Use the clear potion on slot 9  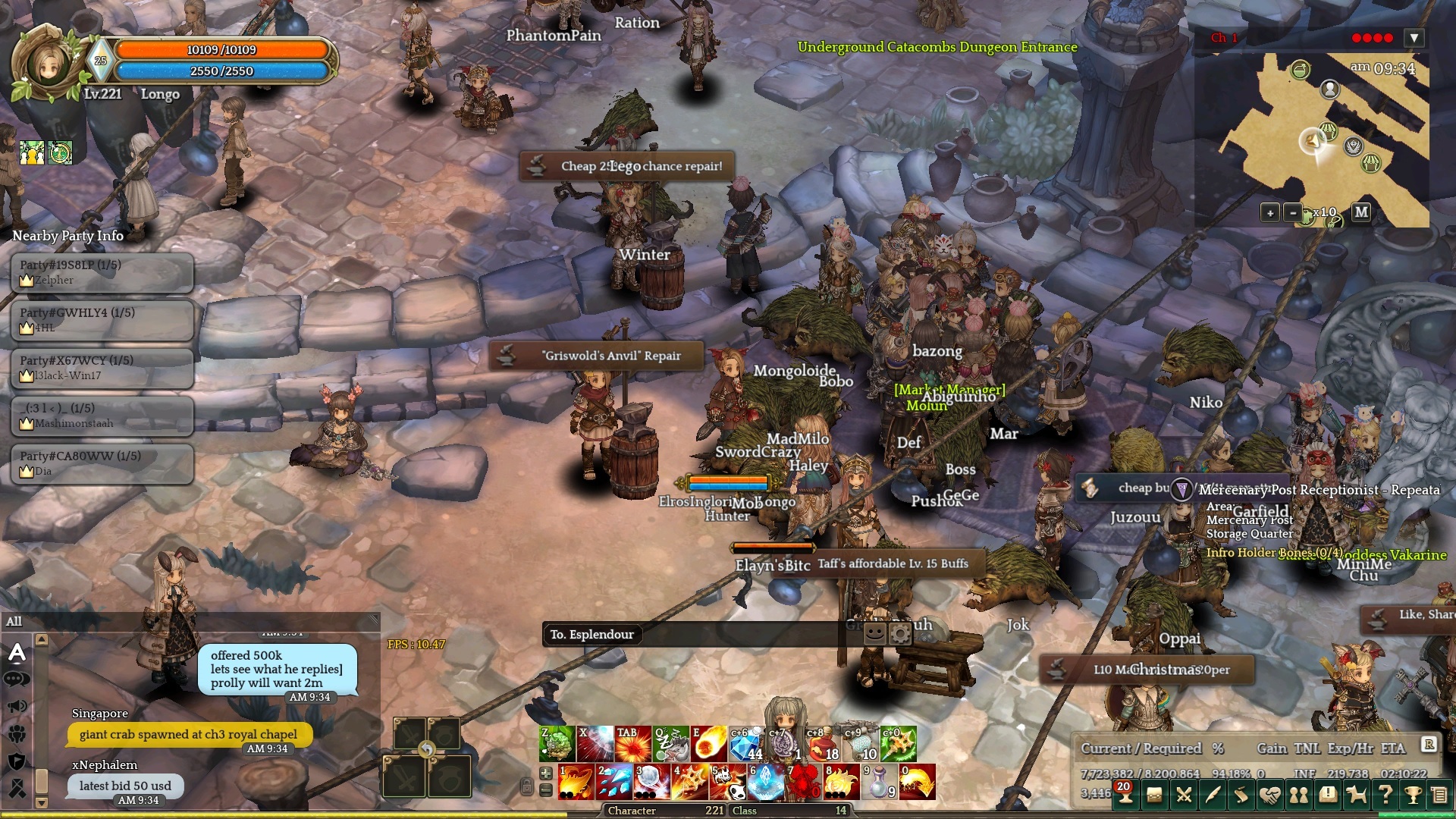880,782
